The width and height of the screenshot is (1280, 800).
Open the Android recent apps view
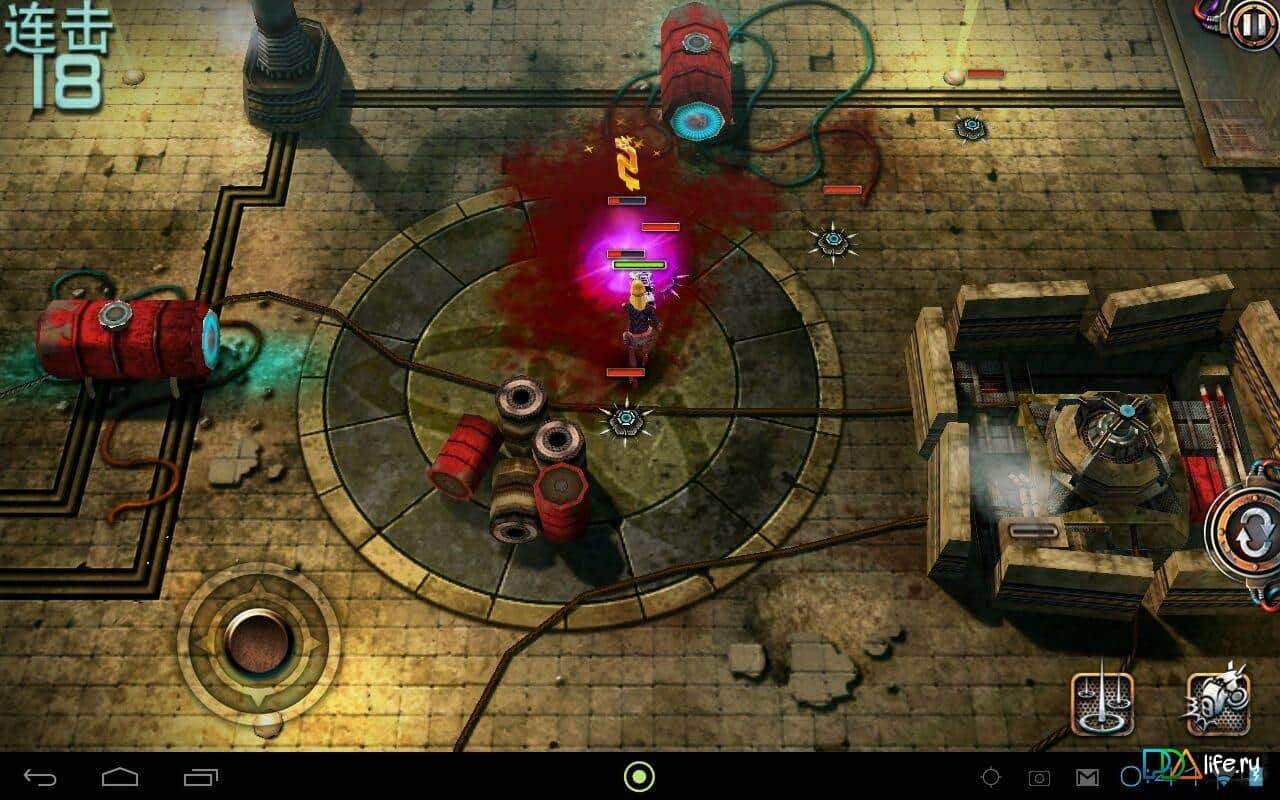(201, 776)
